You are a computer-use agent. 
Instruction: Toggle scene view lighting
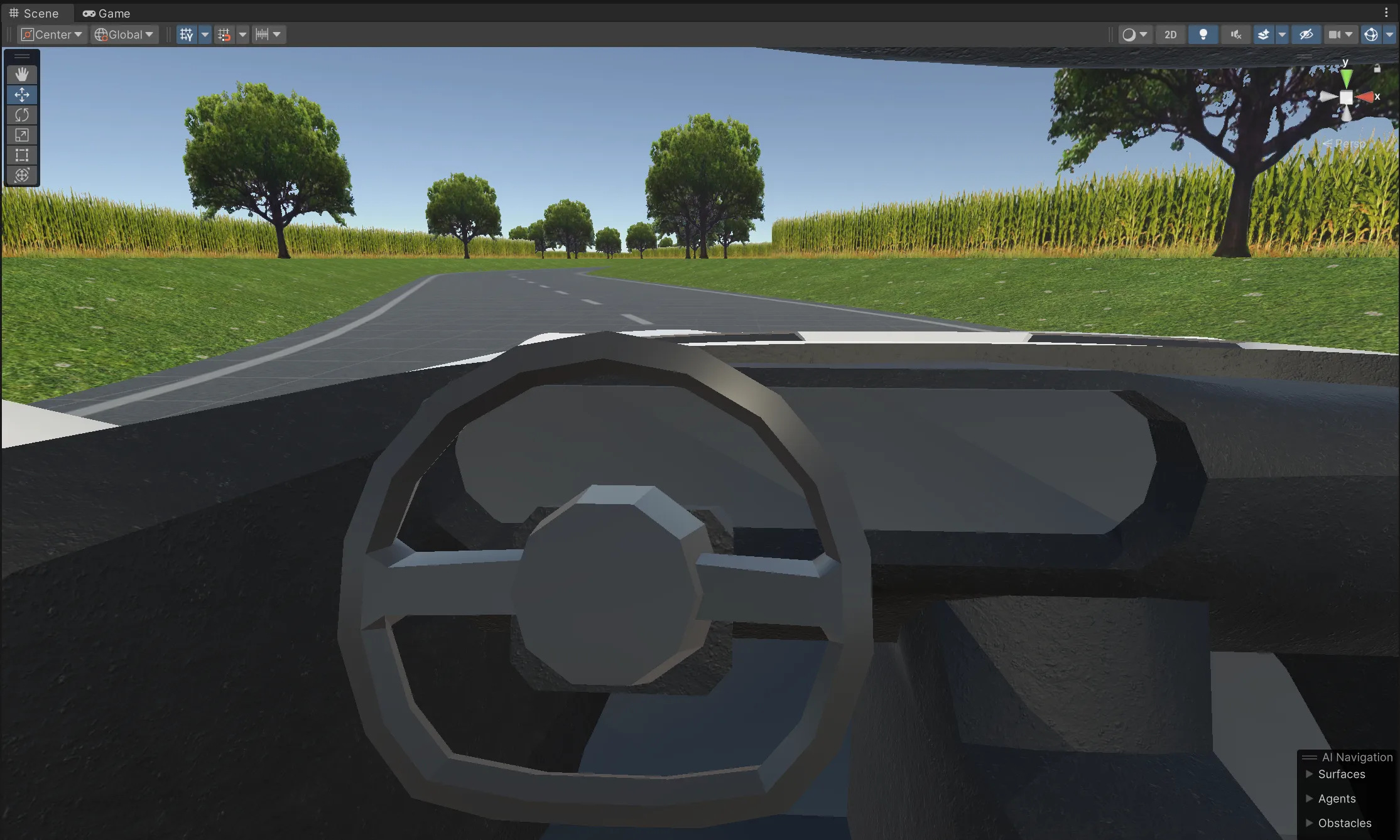click(1204, 35)
